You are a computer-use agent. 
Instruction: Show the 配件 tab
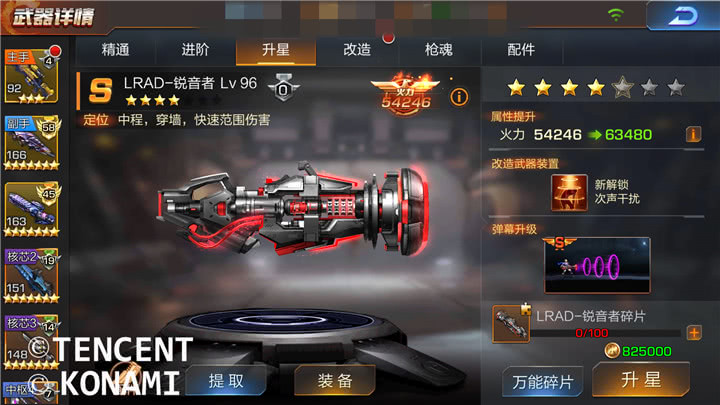click(x=521, y=49)
